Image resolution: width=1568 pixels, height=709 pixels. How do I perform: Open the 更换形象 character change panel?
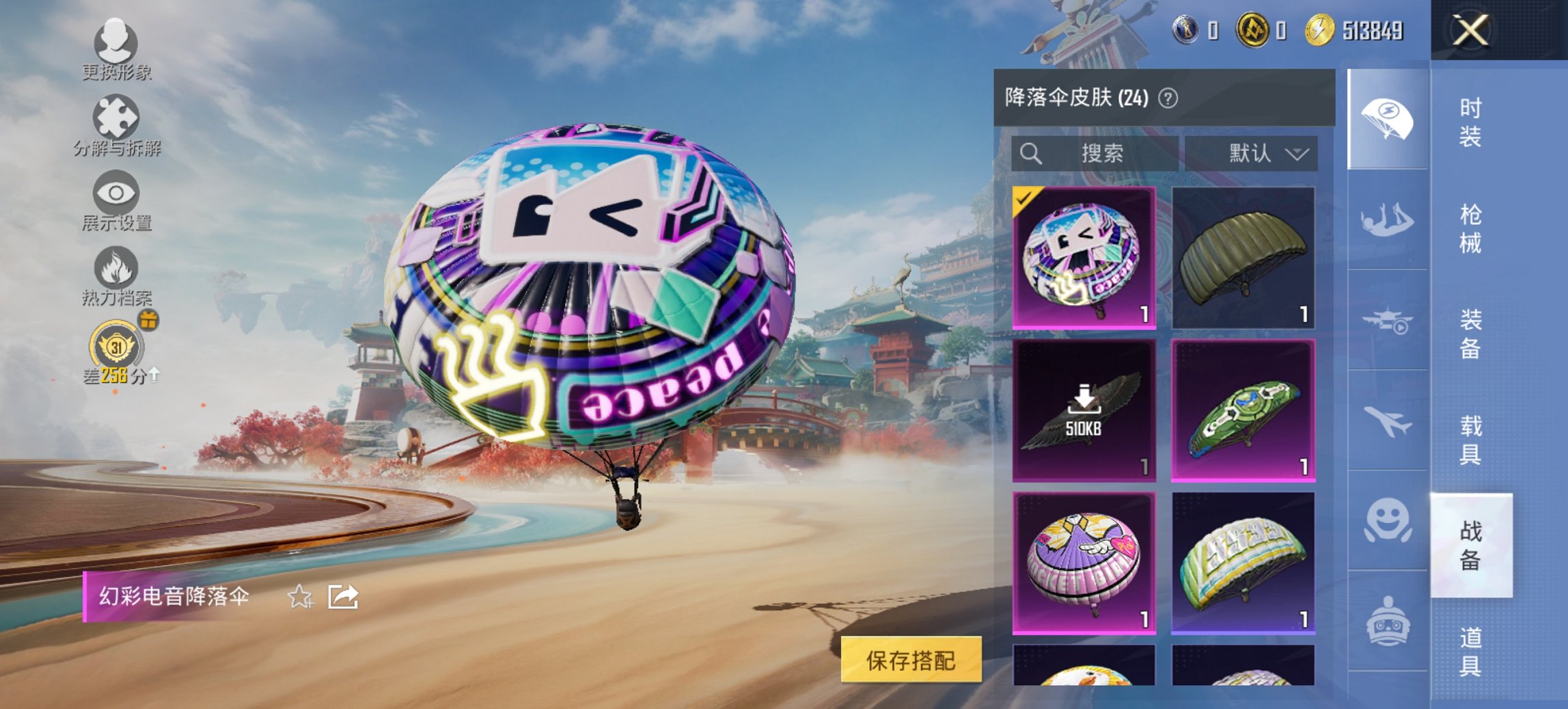click(115, 48)
